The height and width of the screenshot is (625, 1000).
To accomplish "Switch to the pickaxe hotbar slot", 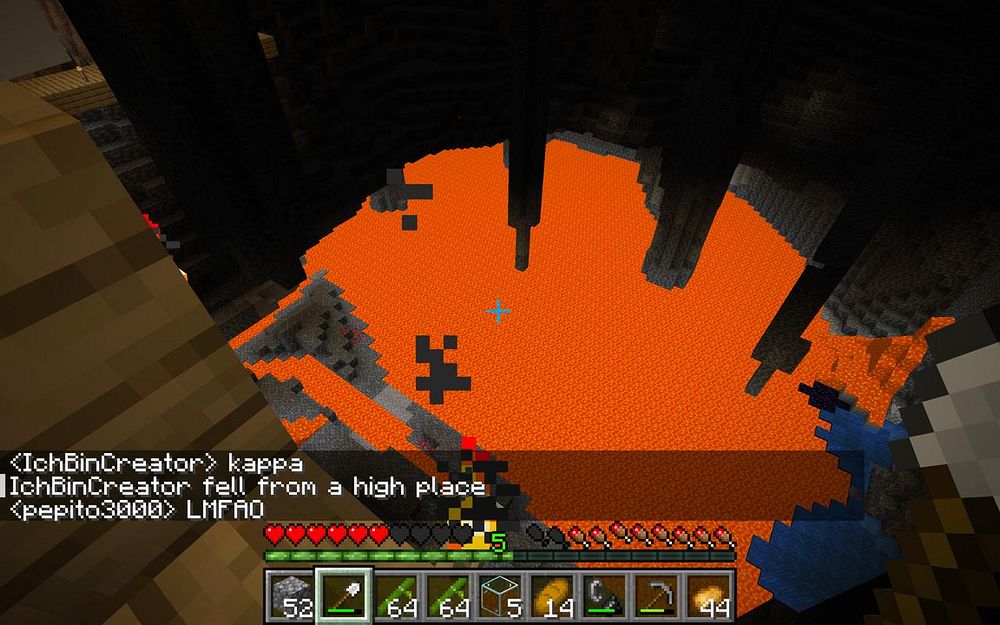I will tap(657, 595).
